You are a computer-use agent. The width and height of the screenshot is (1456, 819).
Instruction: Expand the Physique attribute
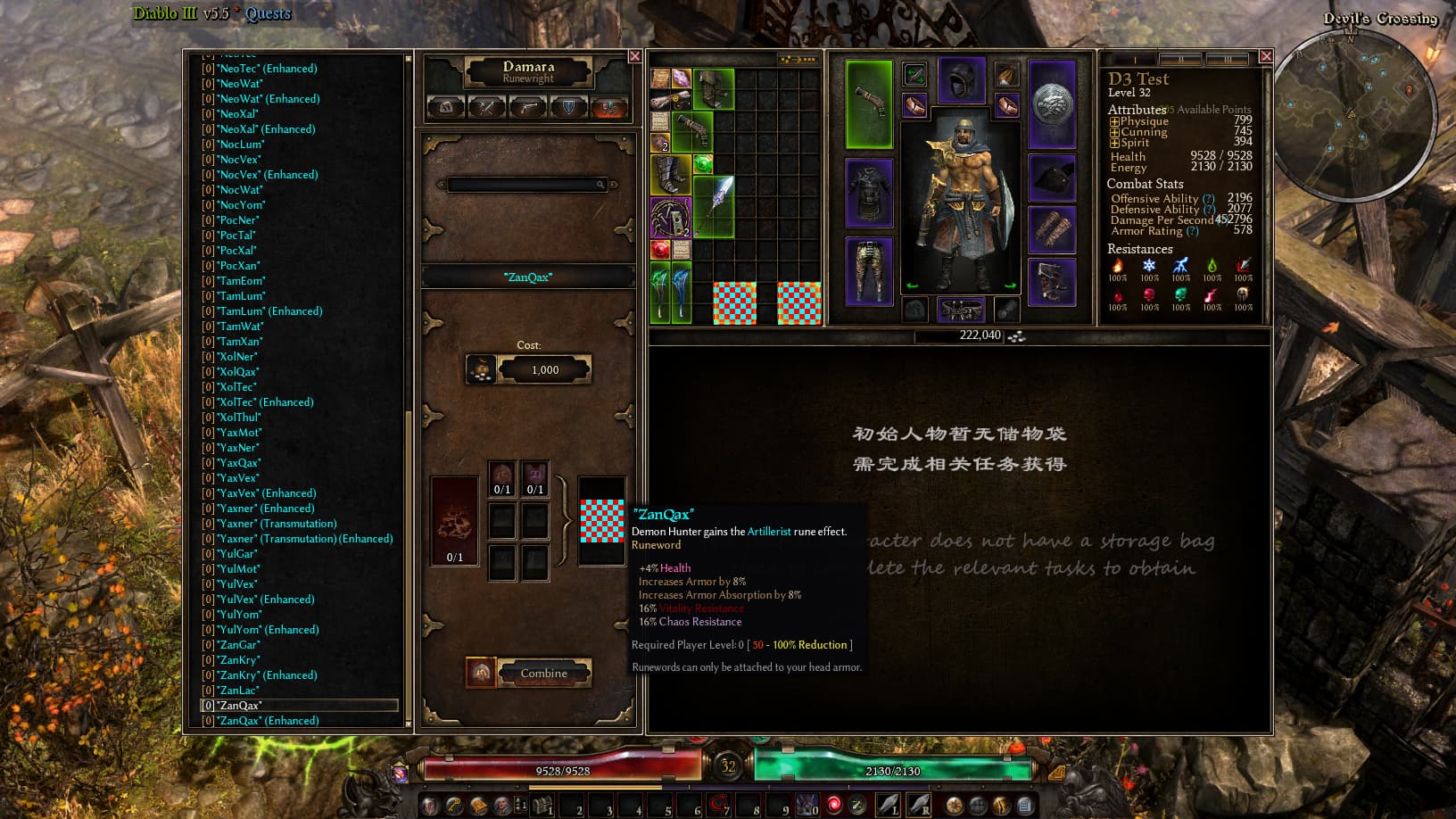(x=1114, y=121)
